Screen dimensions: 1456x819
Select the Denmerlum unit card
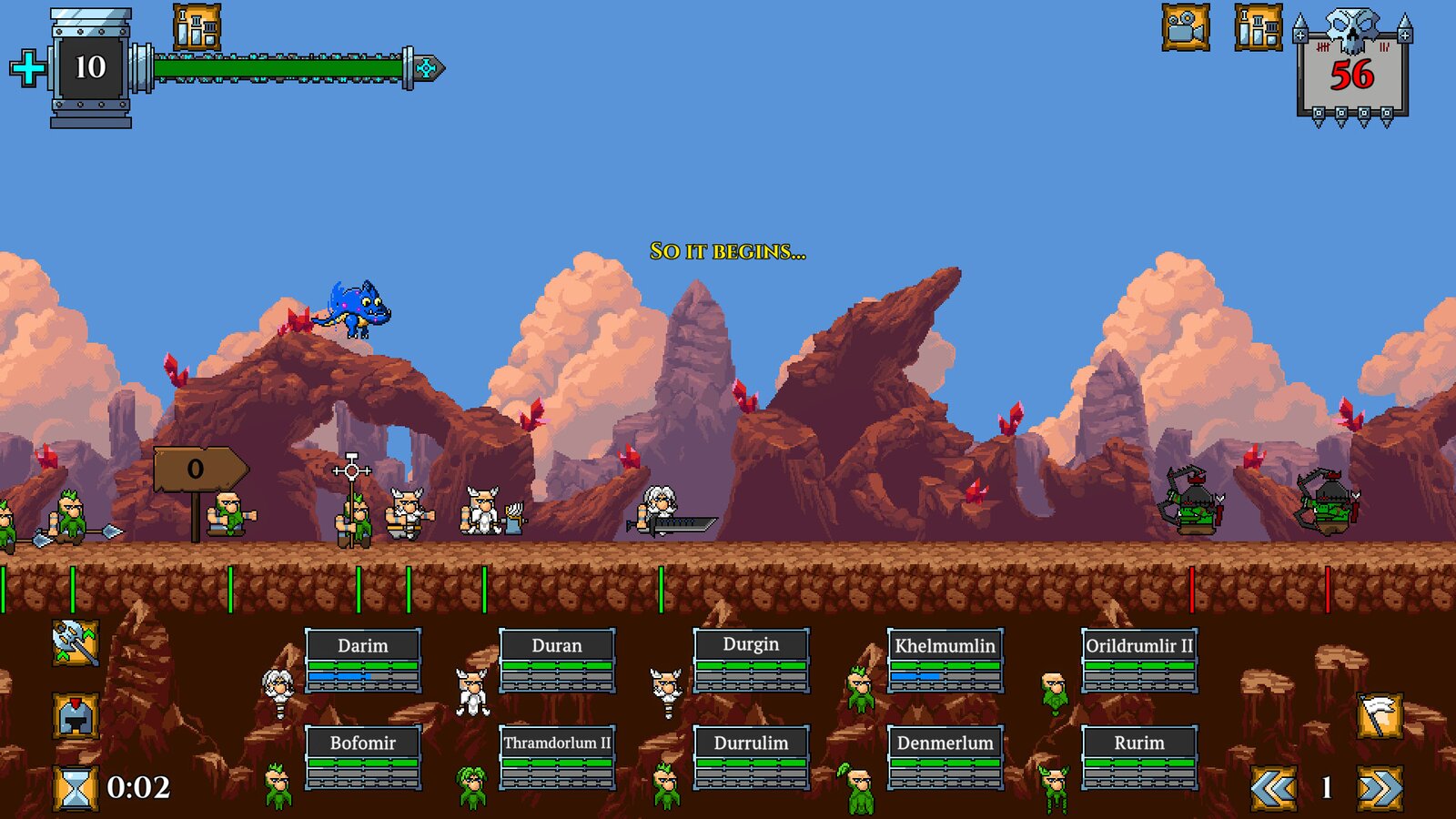coord(945,757)
